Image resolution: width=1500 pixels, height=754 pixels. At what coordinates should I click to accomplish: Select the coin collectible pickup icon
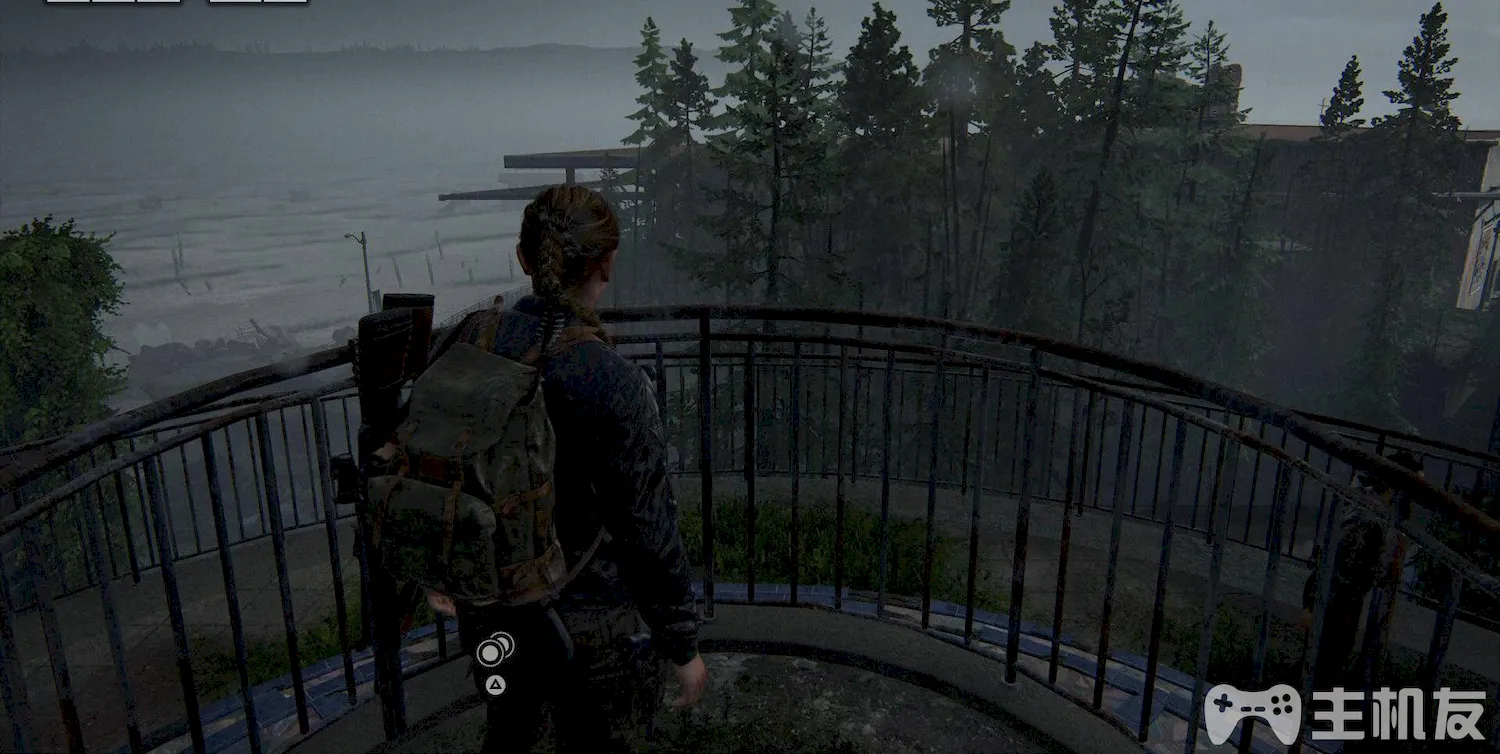point(493,651)
